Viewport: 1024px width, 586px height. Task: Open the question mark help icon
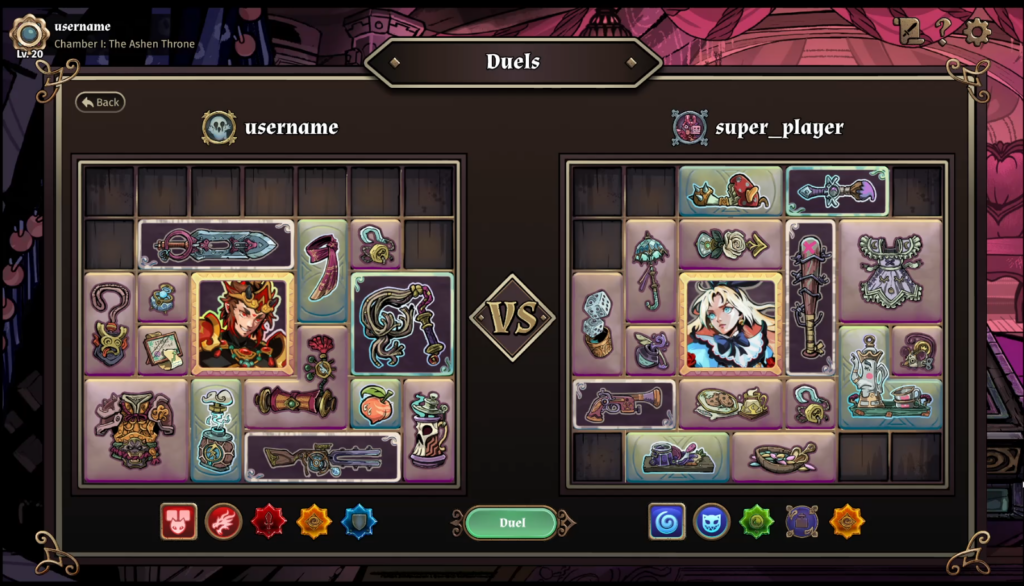(x=943, y=31)
